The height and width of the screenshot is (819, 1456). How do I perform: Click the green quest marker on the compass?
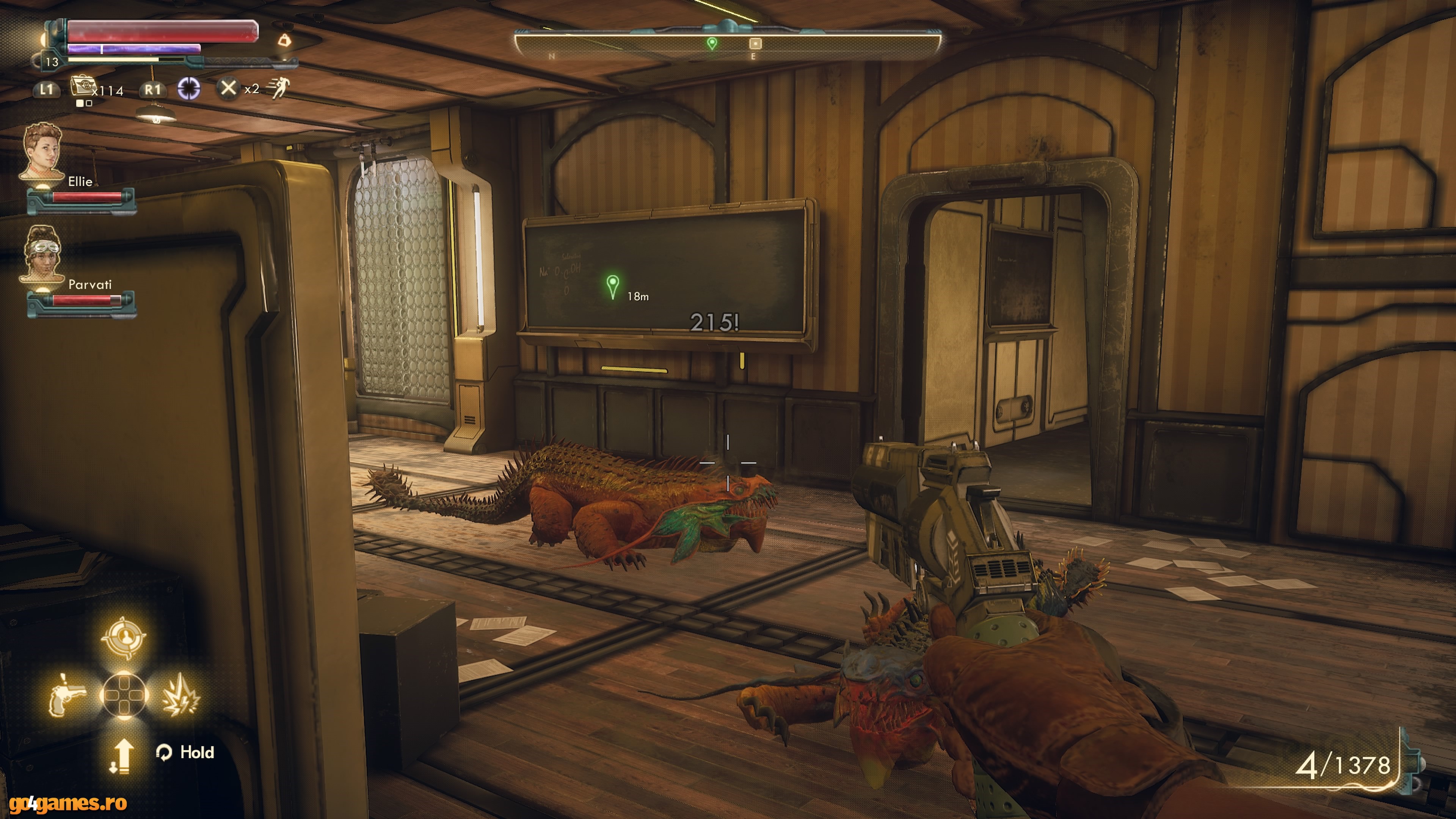[x=712, y=43]
